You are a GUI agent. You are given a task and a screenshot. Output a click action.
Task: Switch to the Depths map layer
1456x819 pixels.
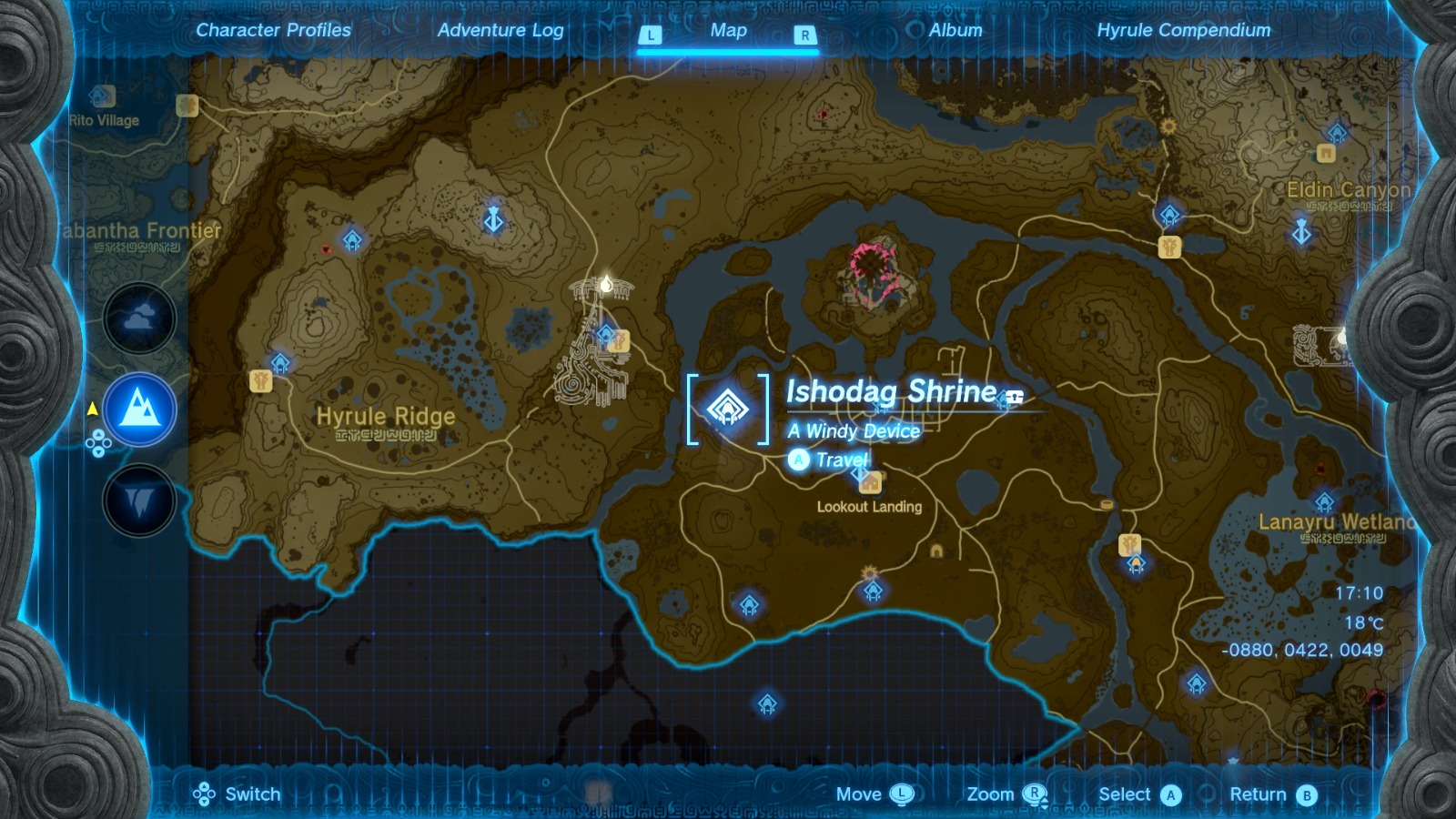pos(138,498)
